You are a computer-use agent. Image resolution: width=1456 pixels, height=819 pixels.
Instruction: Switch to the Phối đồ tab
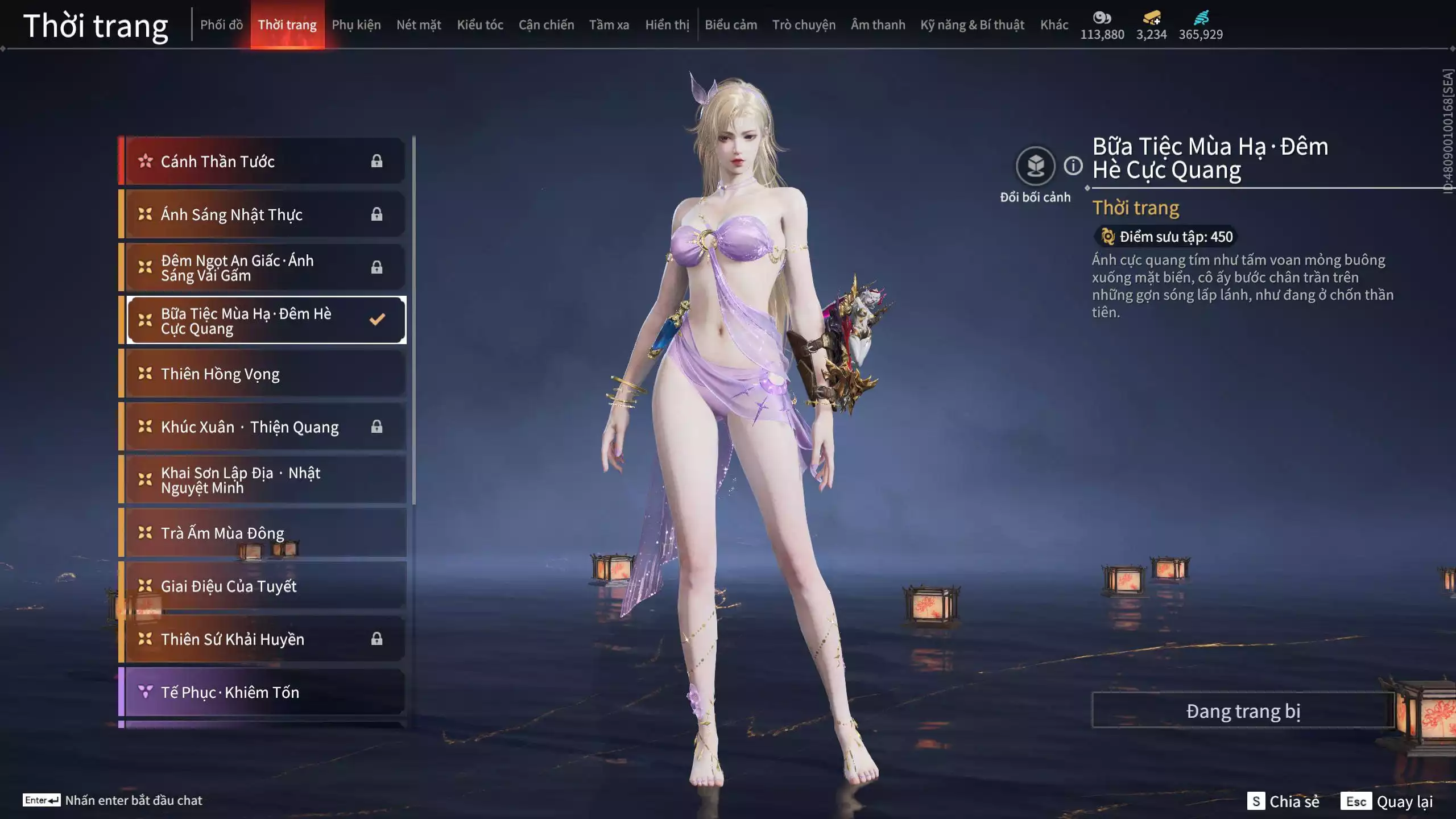pyautogui.click(x=221, y=24)
